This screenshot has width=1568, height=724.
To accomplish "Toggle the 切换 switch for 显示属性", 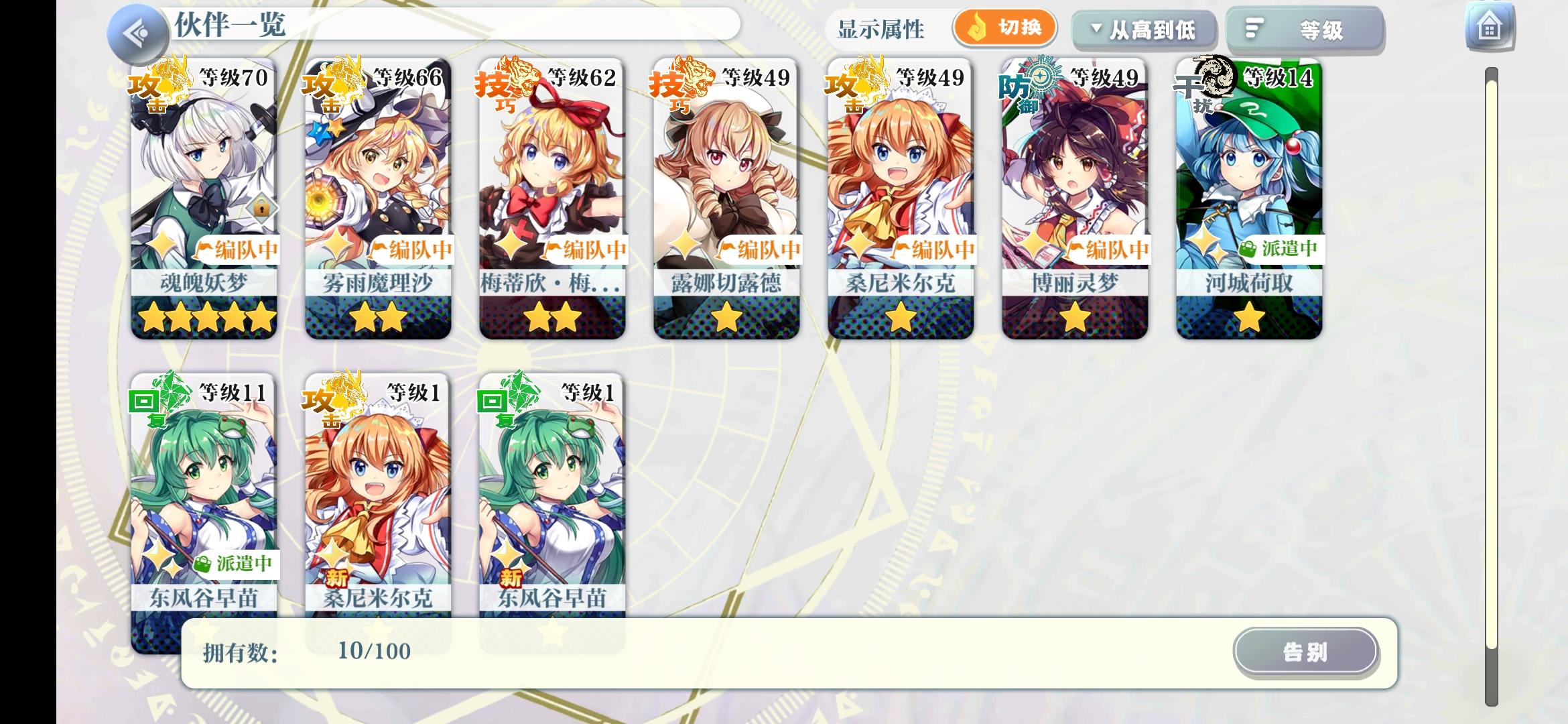I will pyautogui.click(x=1005, y=28).
